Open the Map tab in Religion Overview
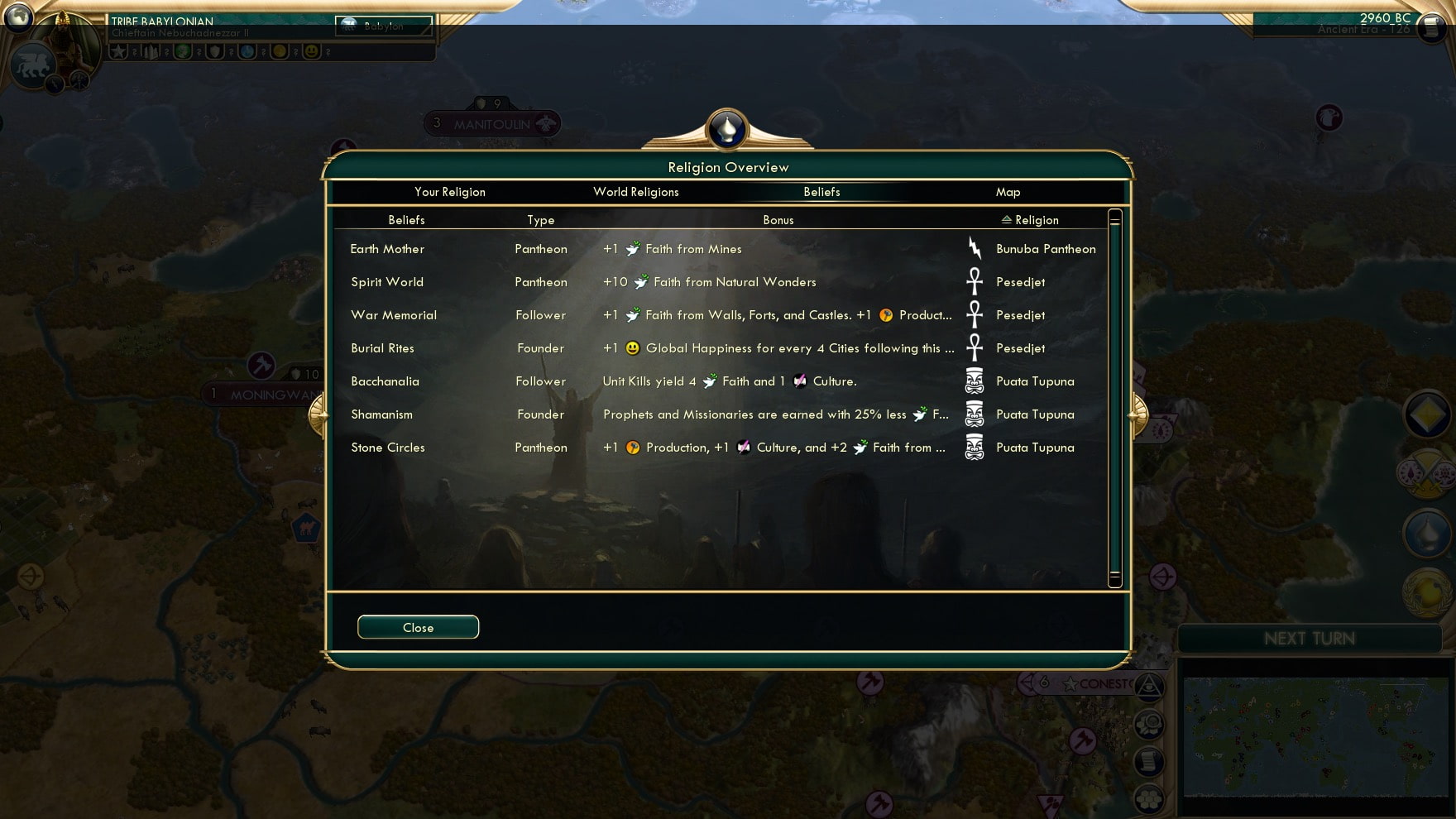 1008,192
